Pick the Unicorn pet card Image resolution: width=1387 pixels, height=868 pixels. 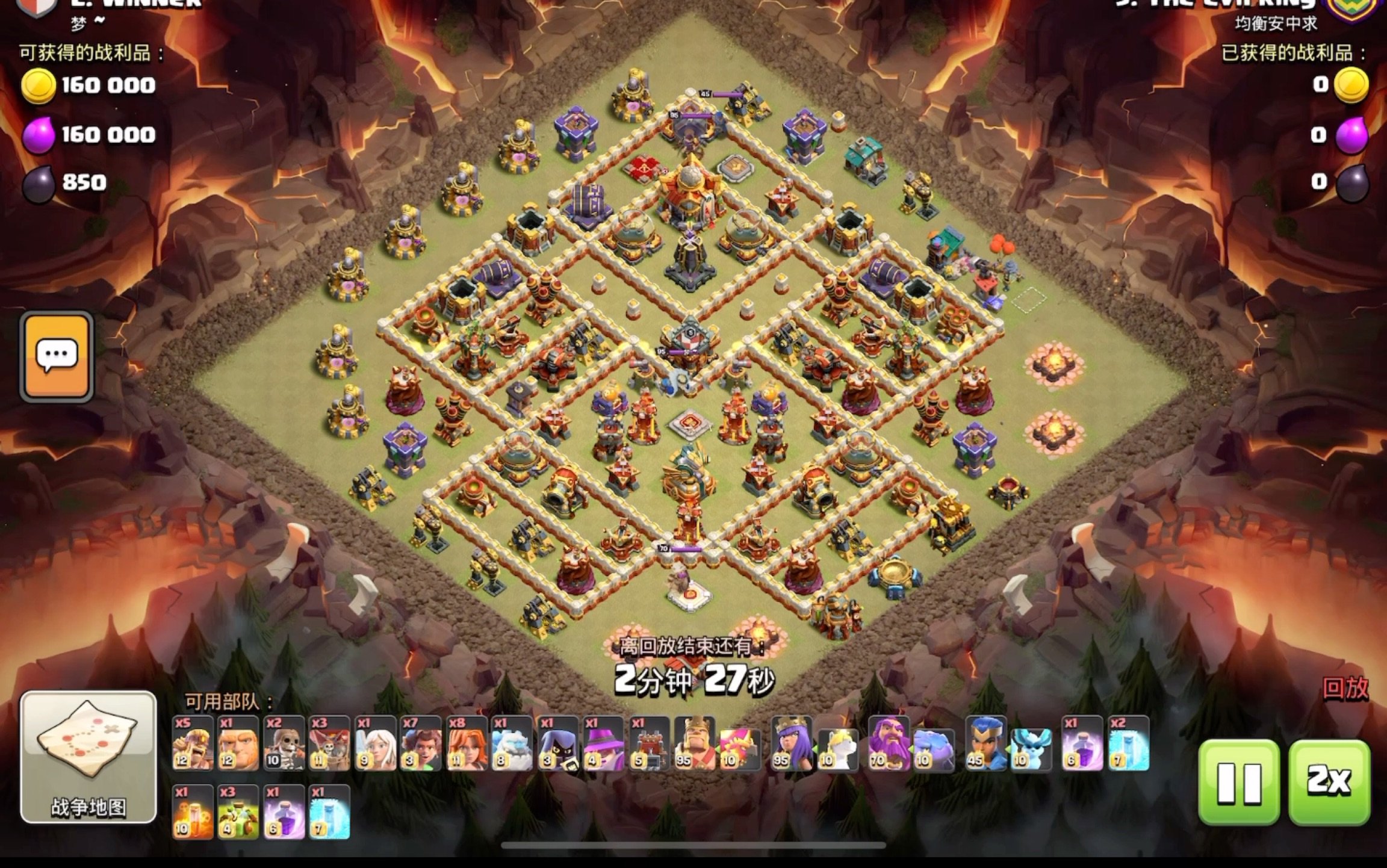coord(838,748)
